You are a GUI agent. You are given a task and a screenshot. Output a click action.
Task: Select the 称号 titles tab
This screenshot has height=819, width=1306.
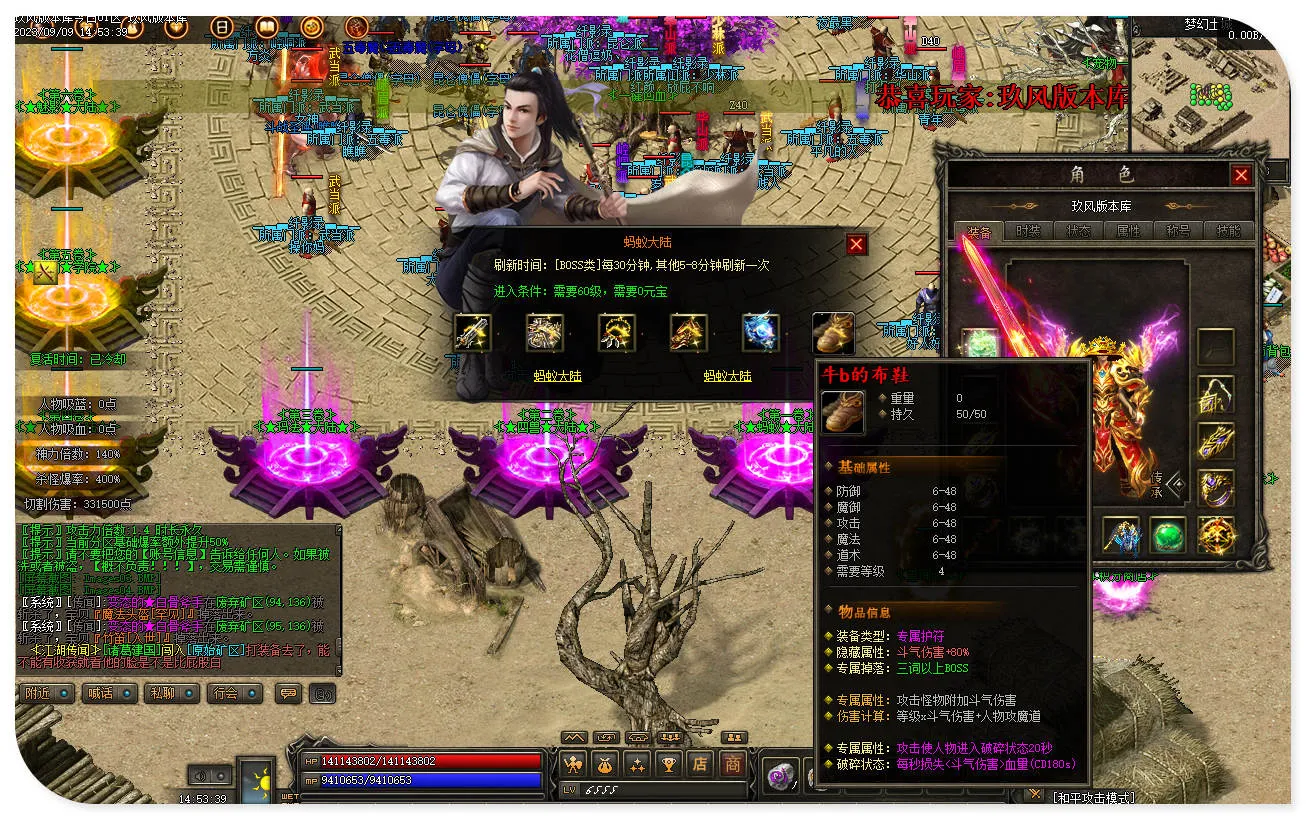(x=1178, y=230)
